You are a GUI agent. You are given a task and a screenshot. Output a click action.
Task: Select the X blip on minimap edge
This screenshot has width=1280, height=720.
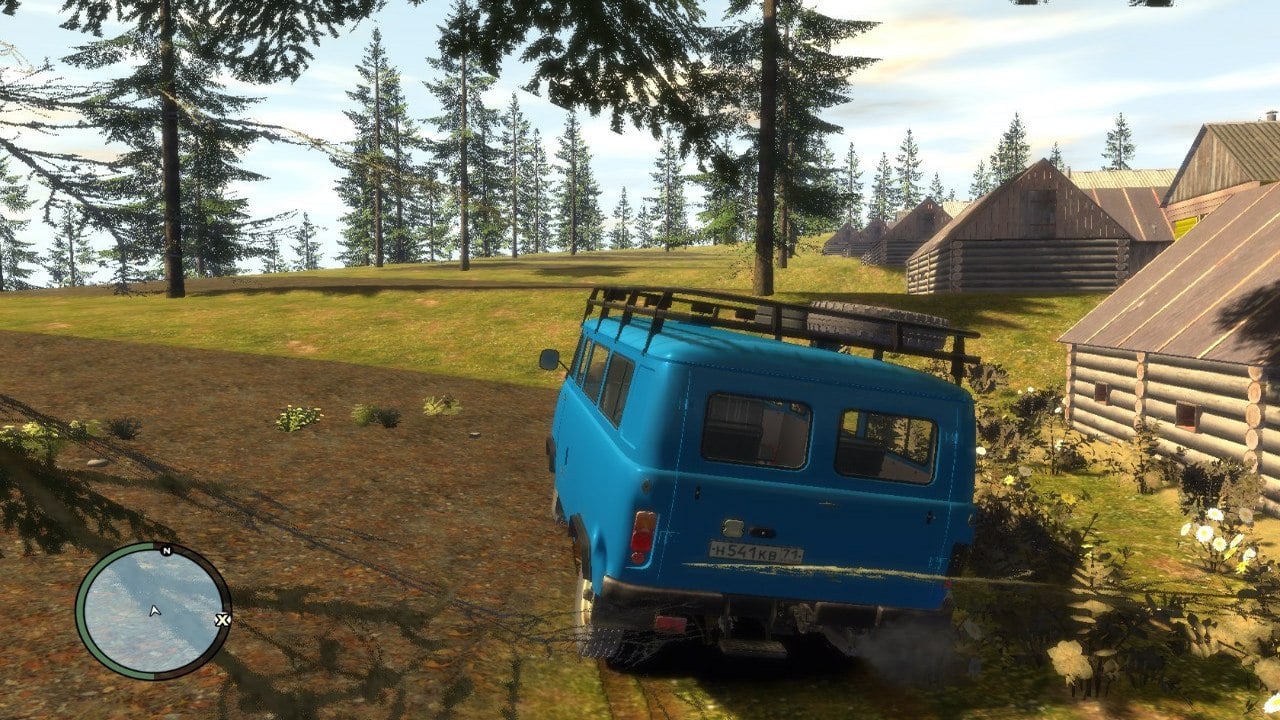click(x=223, y=620)
